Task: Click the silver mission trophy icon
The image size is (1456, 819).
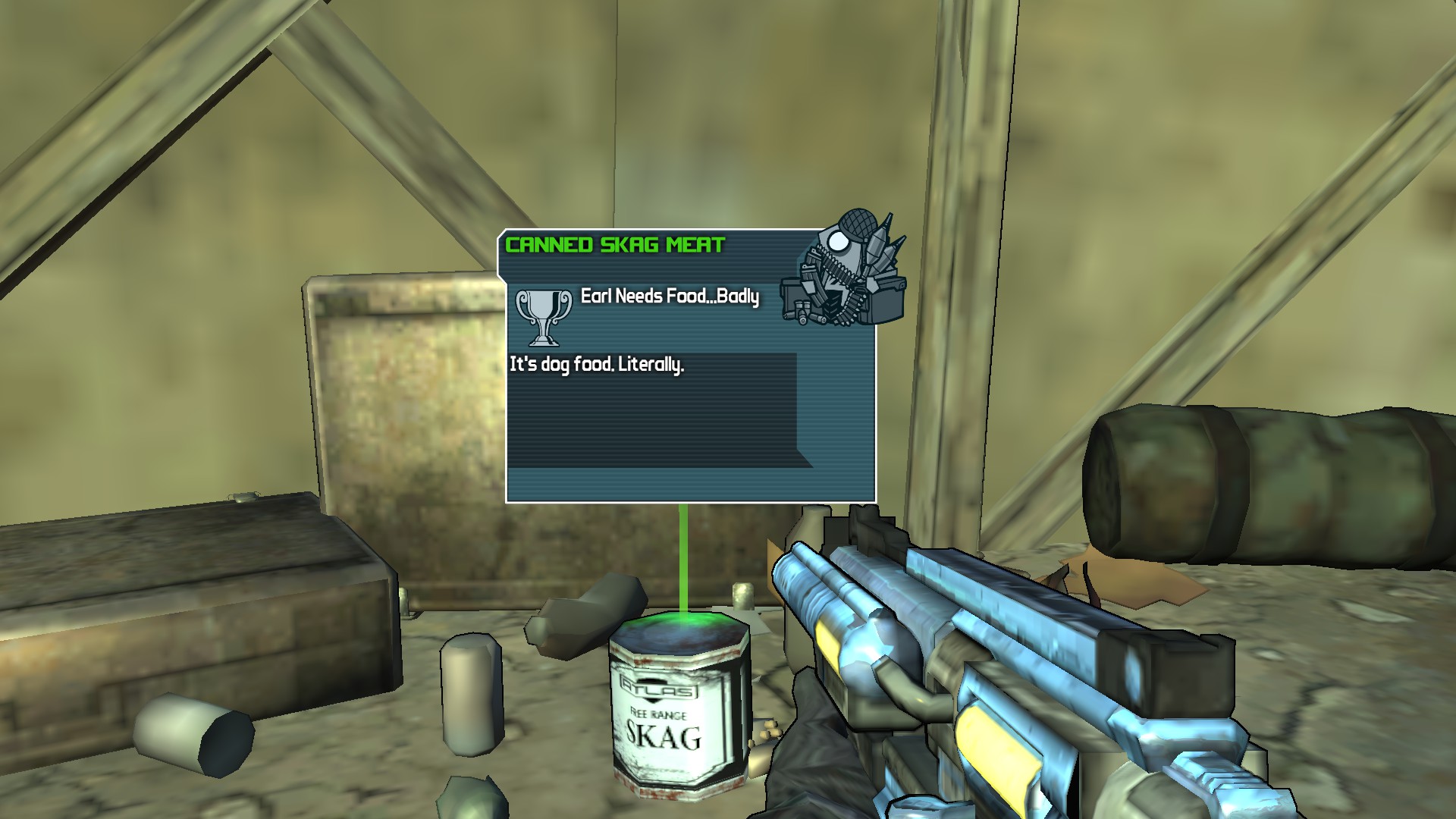Action: 544,316
